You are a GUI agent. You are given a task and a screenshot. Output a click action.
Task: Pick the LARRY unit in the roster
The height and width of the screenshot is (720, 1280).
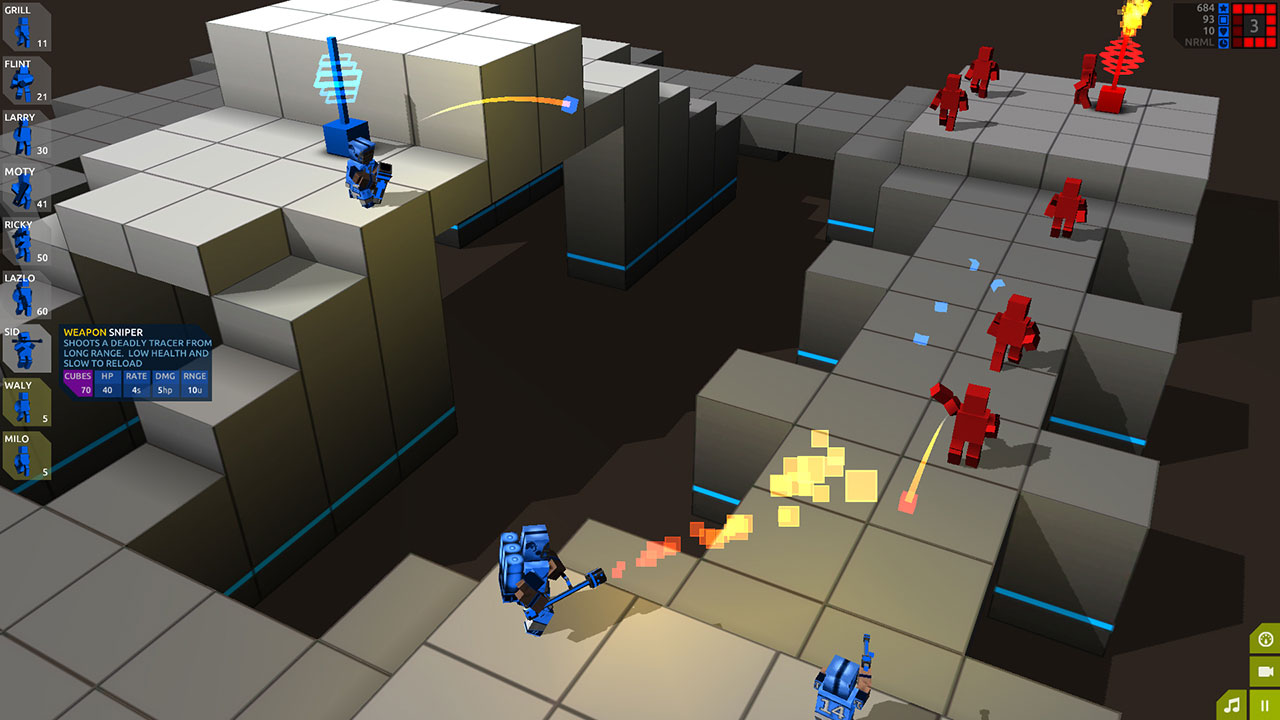point(25,135)
